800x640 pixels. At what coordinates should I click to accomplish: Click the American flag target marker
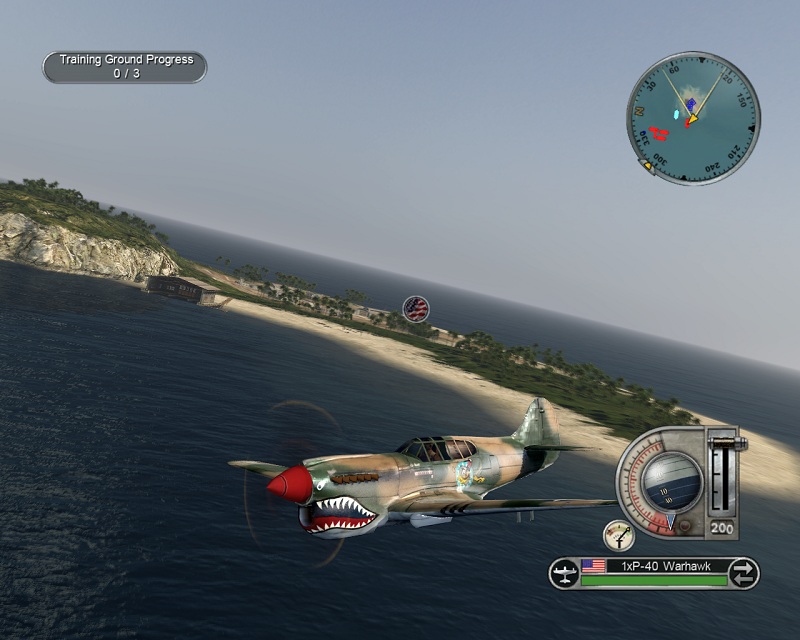(x=416, y=308)
